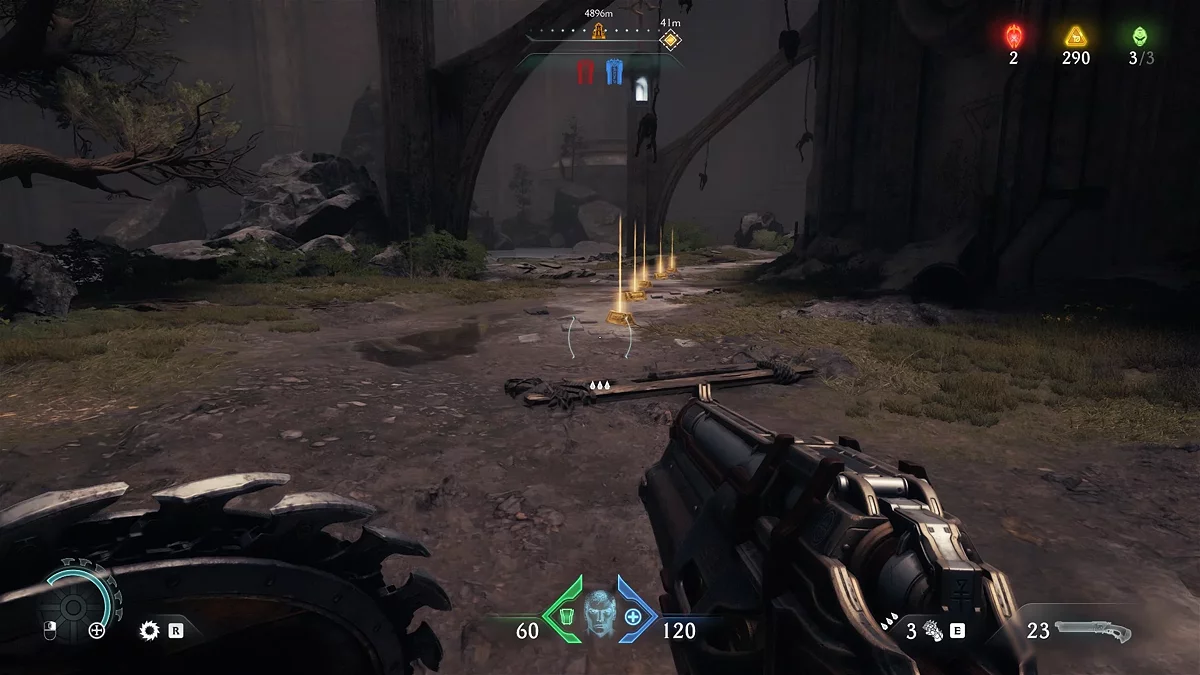Click the red demon resource icon
Image resolution: width=1200 pixels, height=675 pixels.
1013,37
